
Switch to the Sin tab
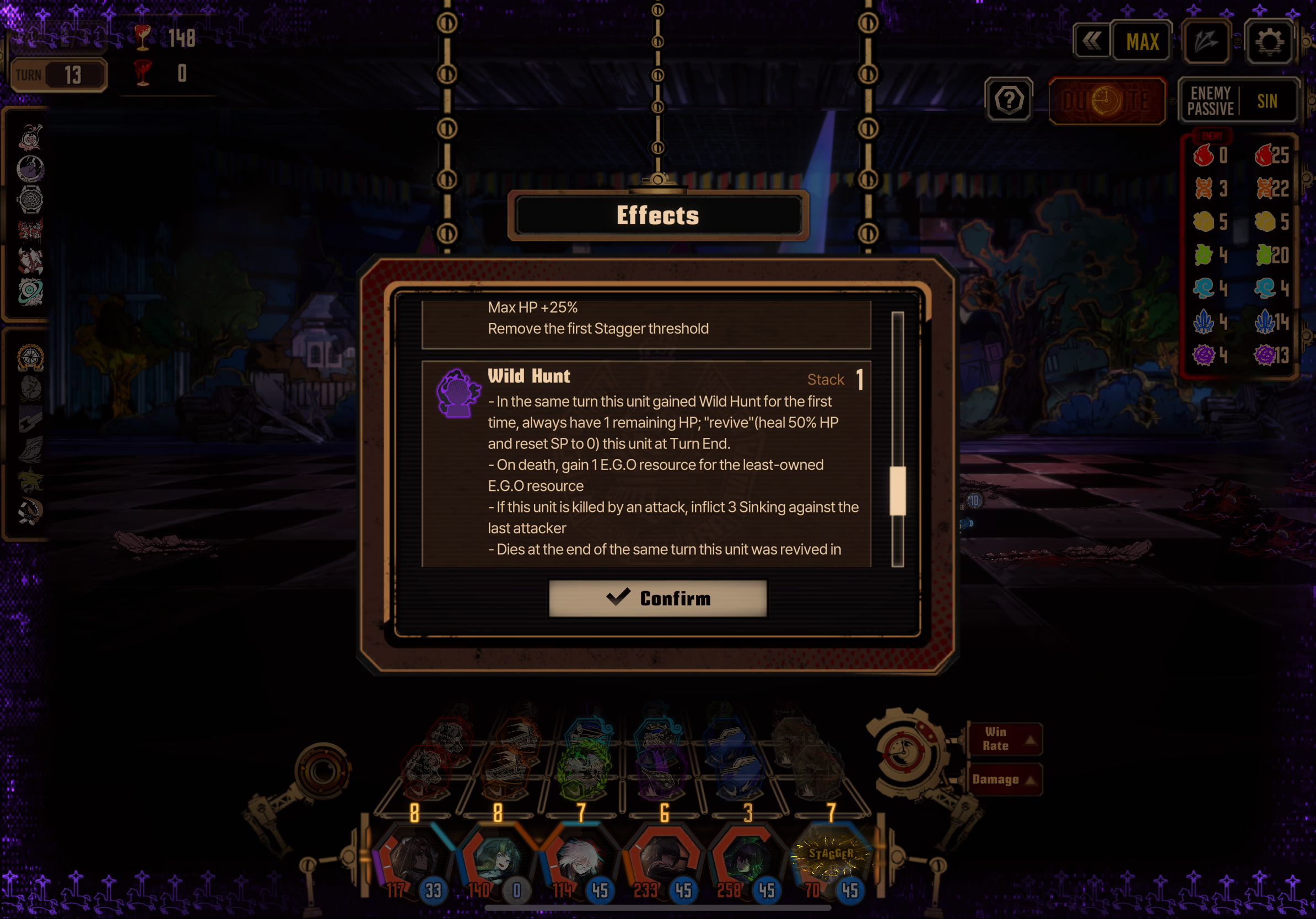1268,101
